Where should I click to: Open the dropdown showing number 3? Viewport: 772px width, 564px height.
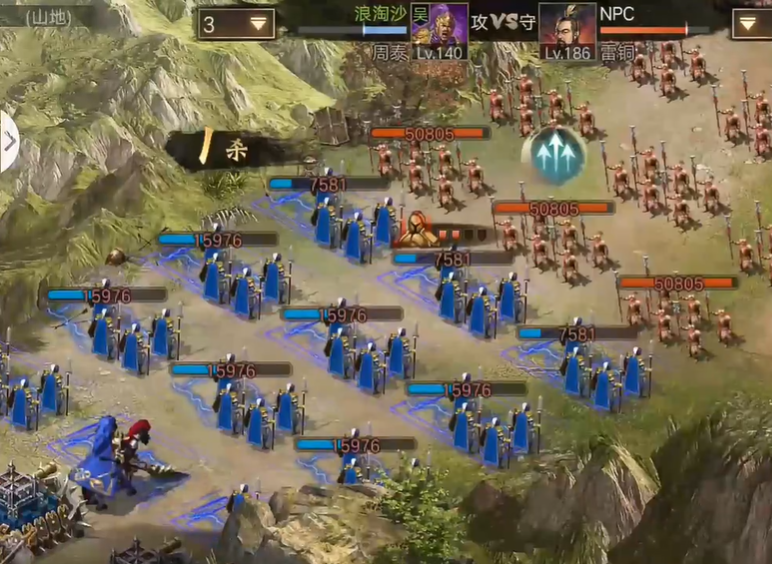coord(237,23)
